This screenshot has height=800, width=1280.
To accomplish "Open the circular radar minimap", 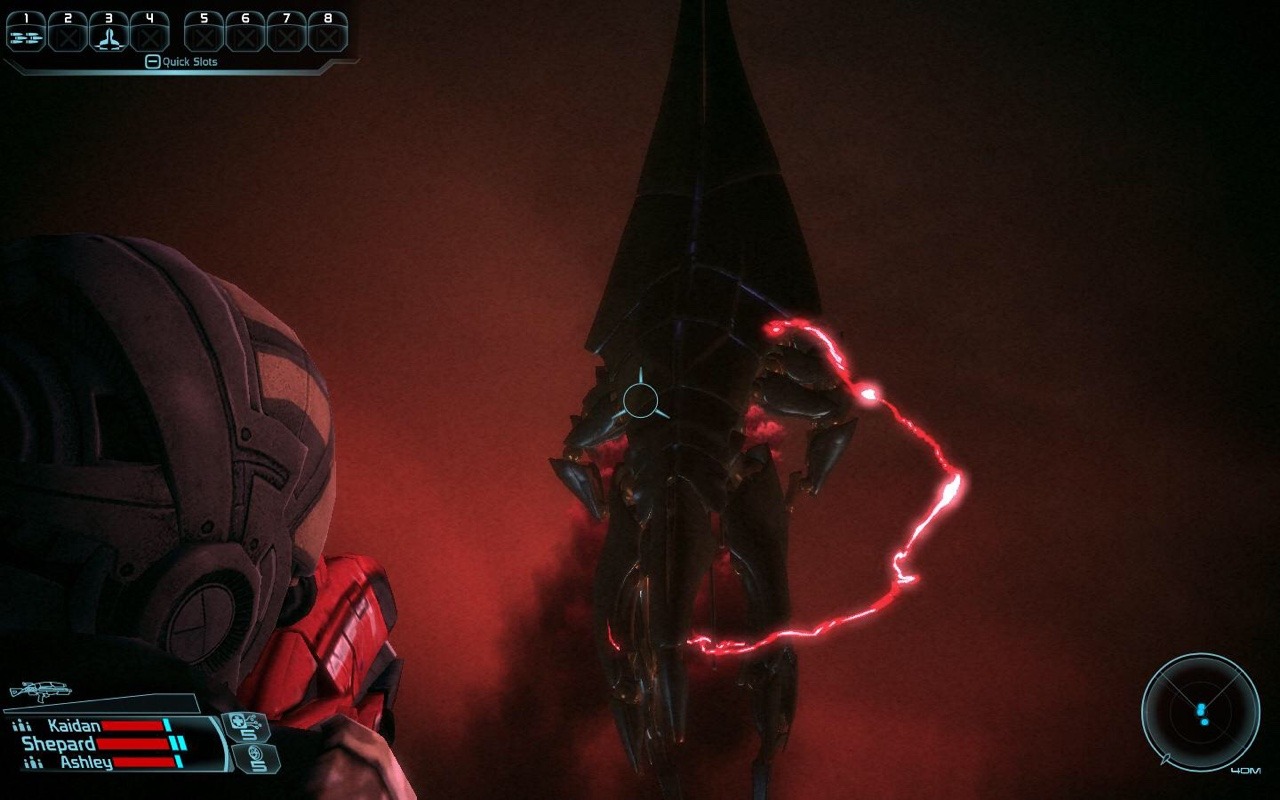I will point(1200,712).
